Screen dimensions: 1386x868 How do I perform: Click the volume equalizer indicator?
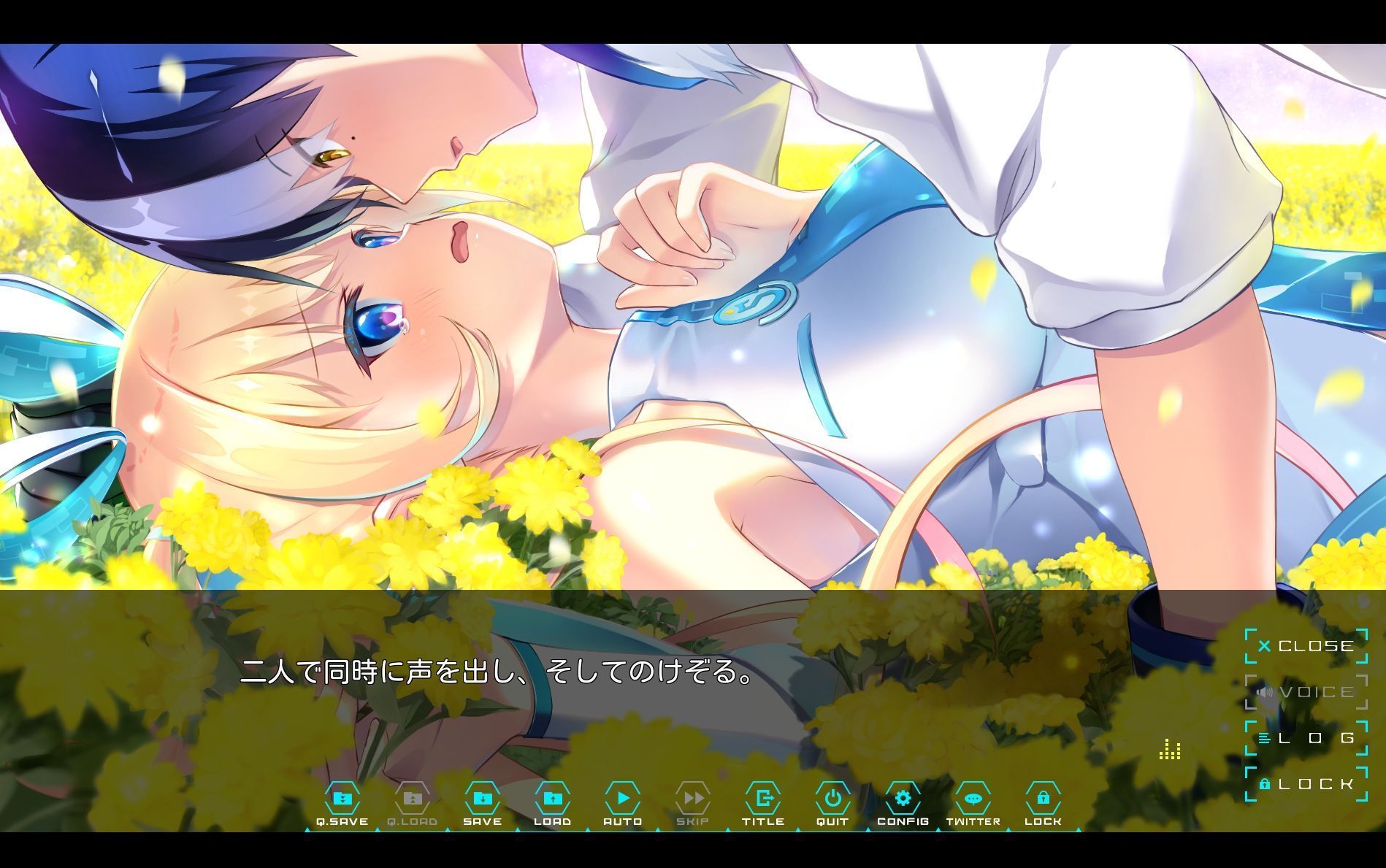(1171, 749)
